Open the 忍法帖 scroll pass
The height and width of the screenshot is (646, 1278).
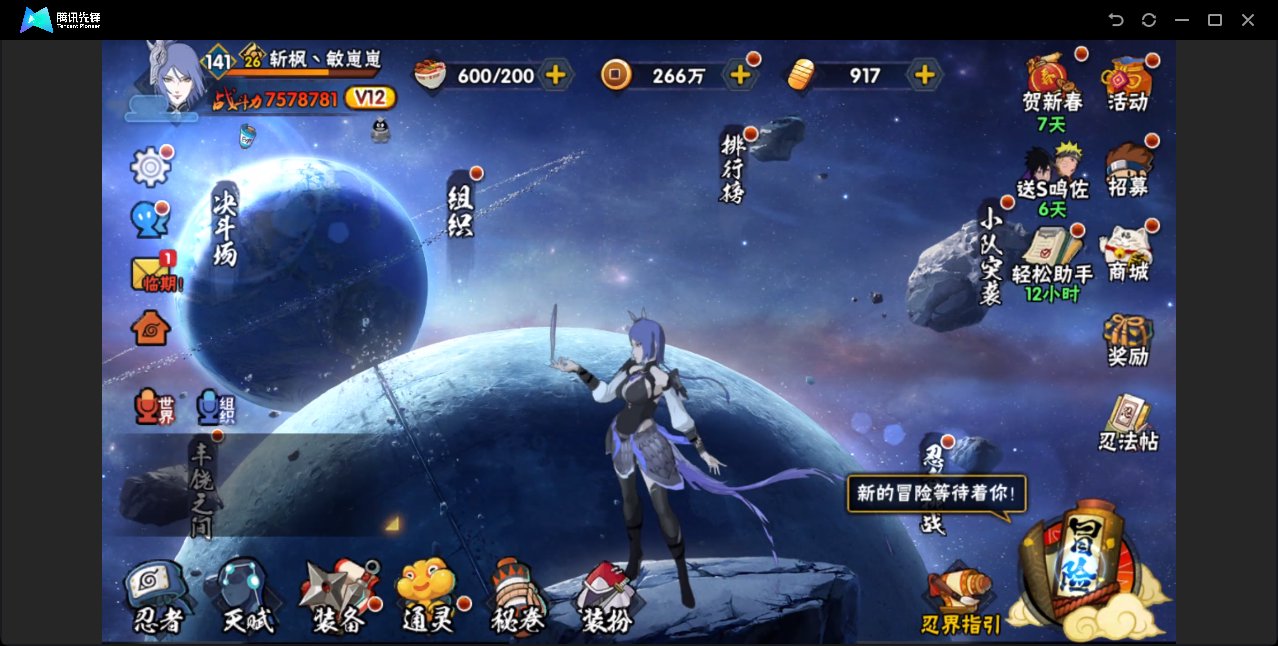(x=1128, y=424)
